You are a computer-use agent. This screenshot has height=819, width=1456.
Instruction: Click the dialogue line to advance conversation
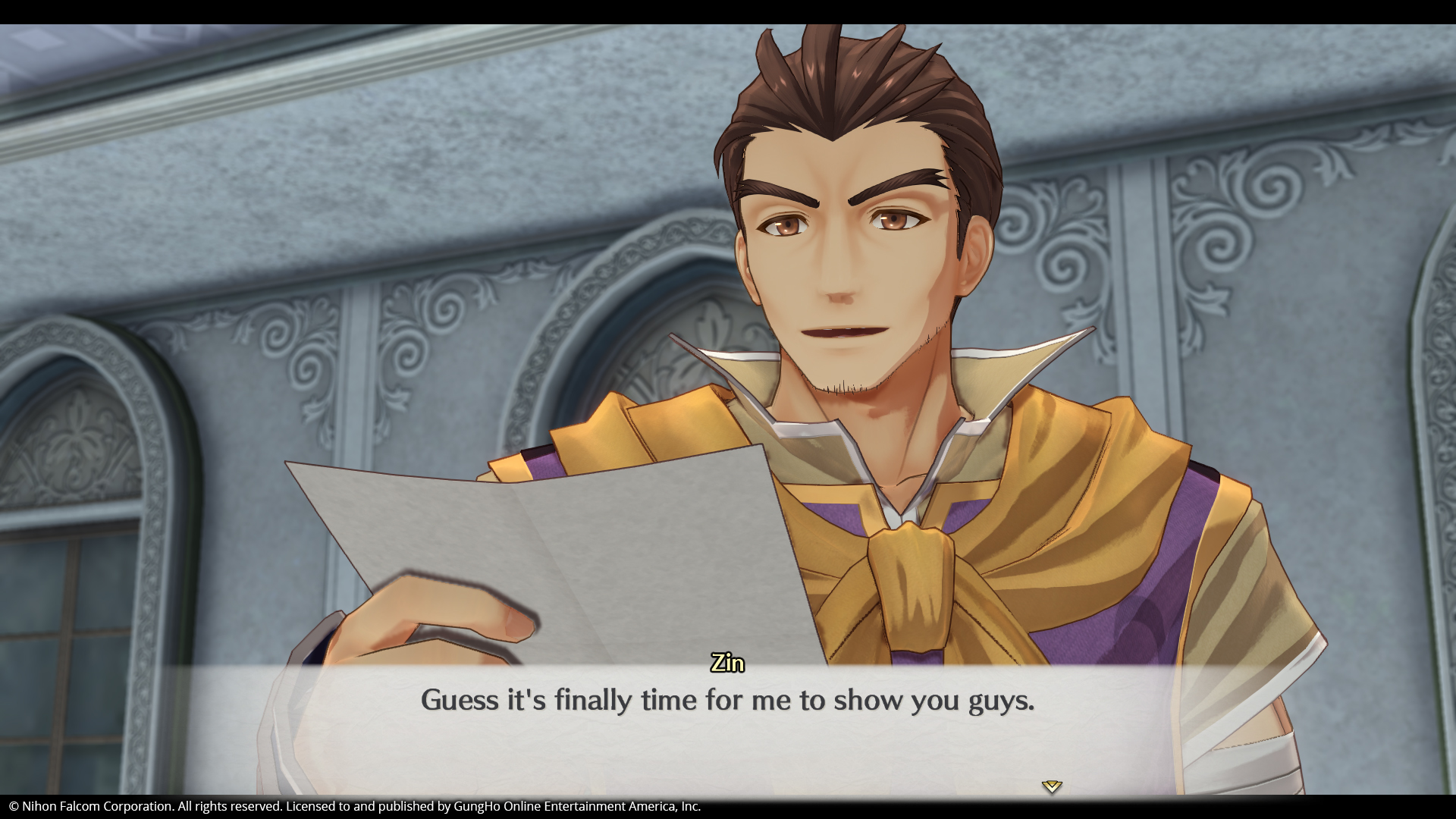click(x=728, y=701)
